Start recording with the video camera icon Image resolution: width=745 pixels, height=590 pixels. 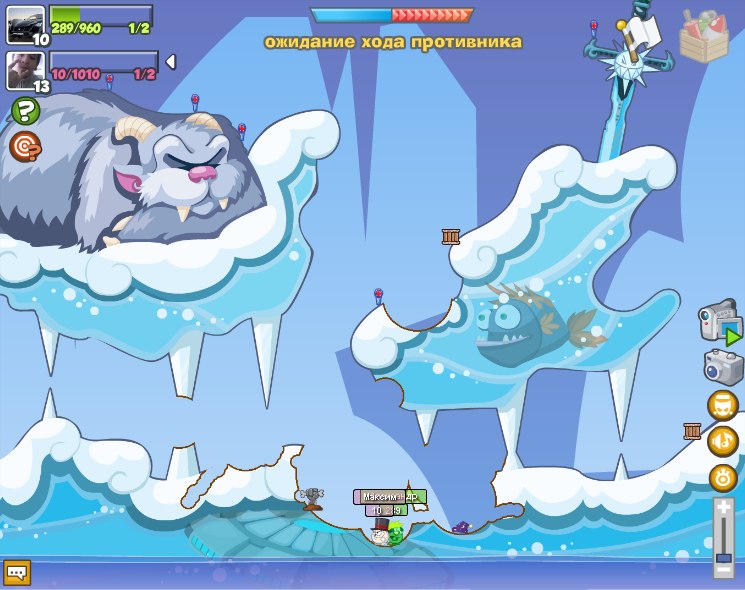point(718,321)
